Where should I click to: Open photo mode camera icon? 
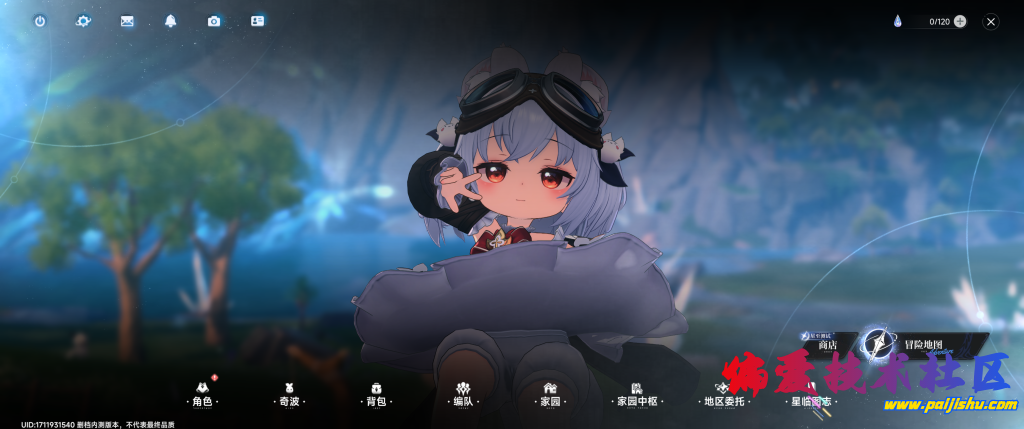tap(214, 21)
